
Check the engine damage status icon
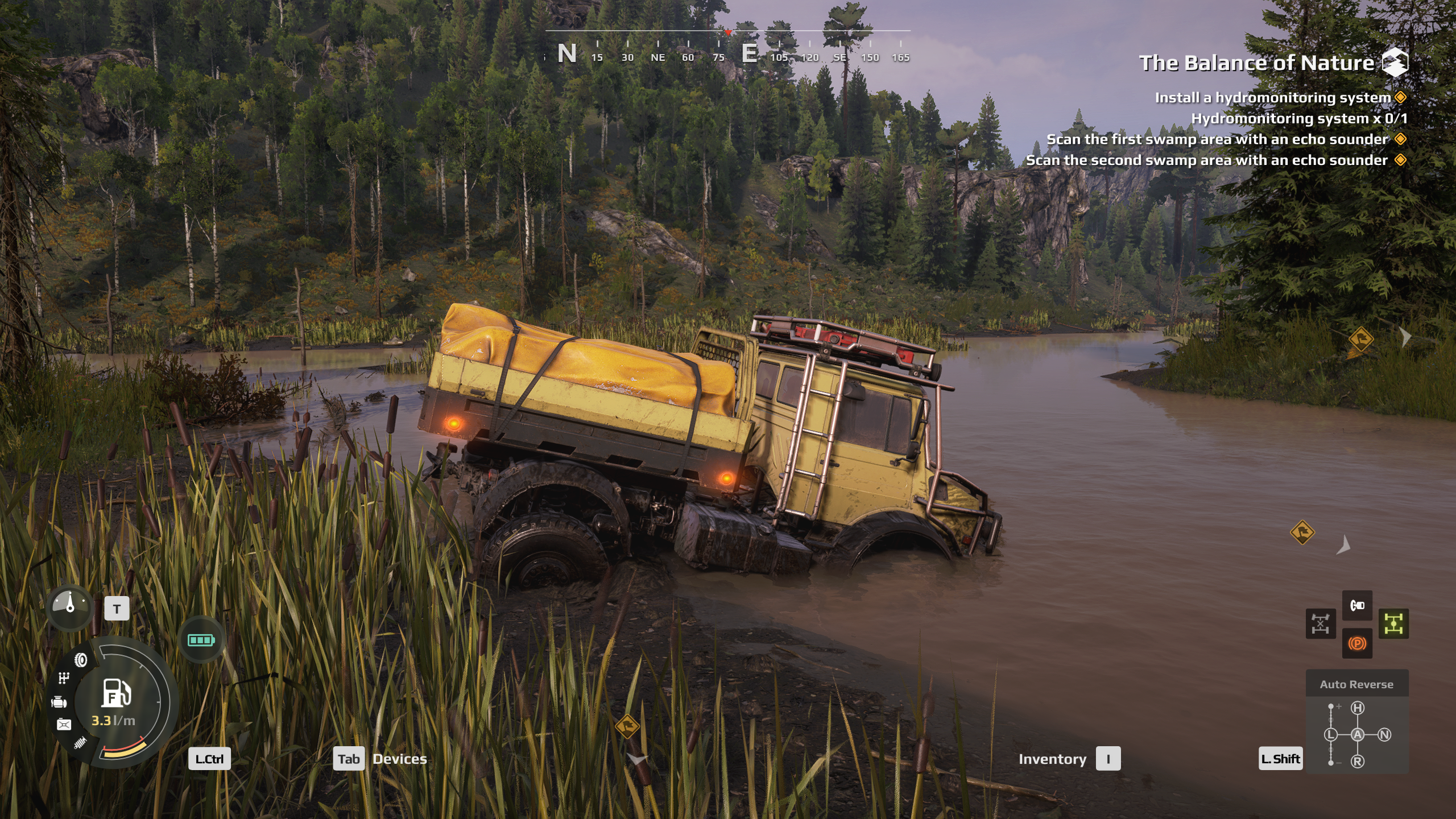coord(59,702)
